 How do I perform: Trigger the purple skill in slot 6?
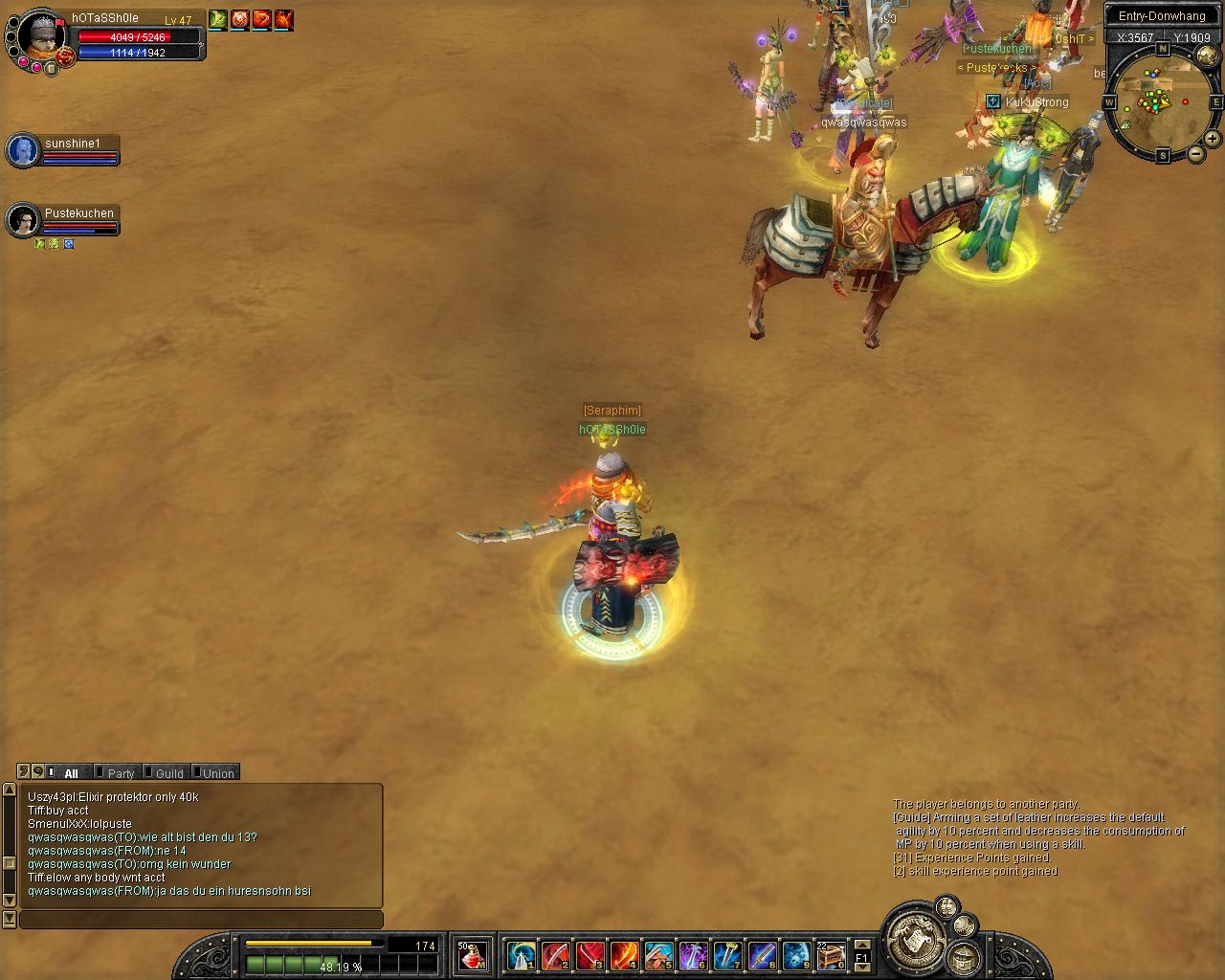coord(693,955)
